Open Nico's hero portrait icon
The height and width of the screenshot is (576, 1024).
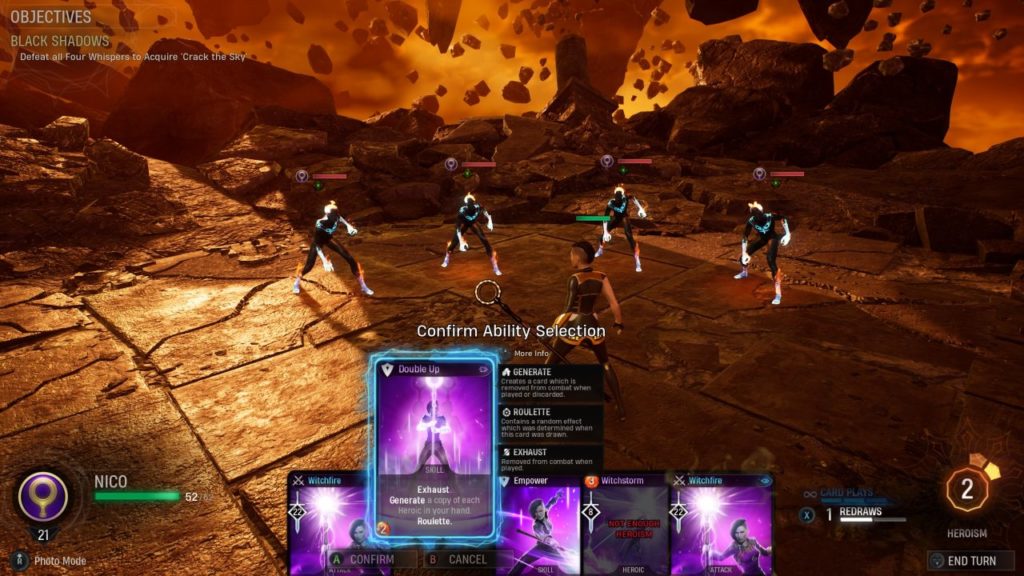point(43,497)
